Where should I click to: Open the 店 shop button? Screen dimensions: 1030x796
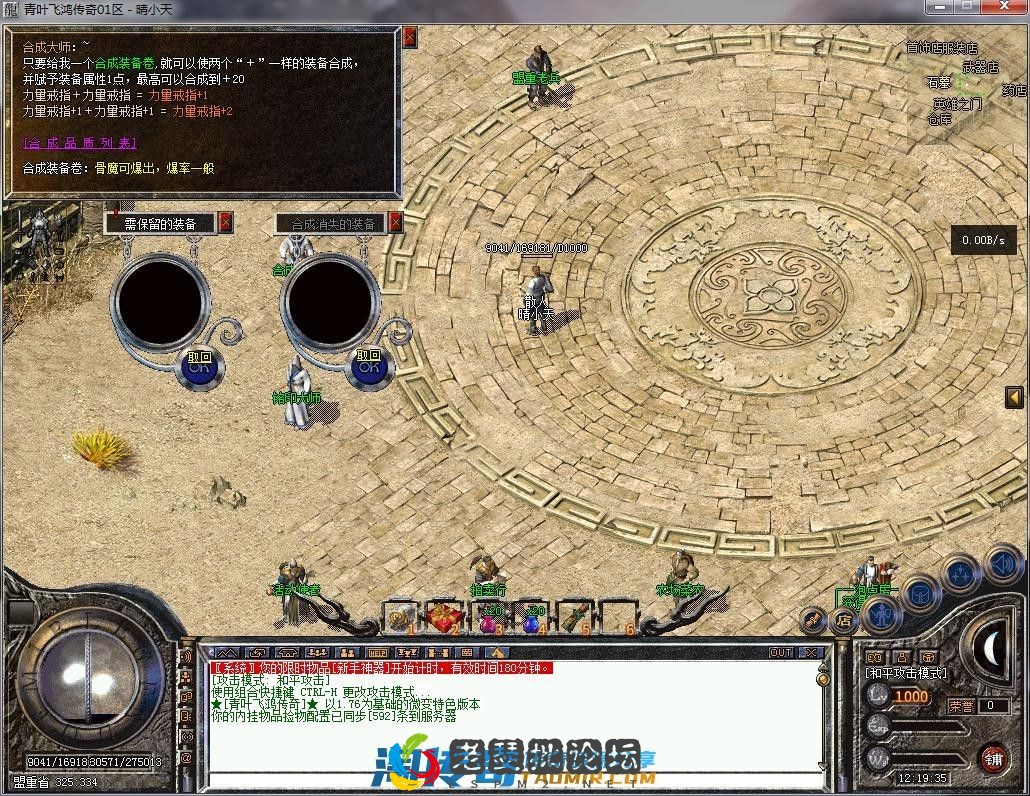tap(843, 620)
